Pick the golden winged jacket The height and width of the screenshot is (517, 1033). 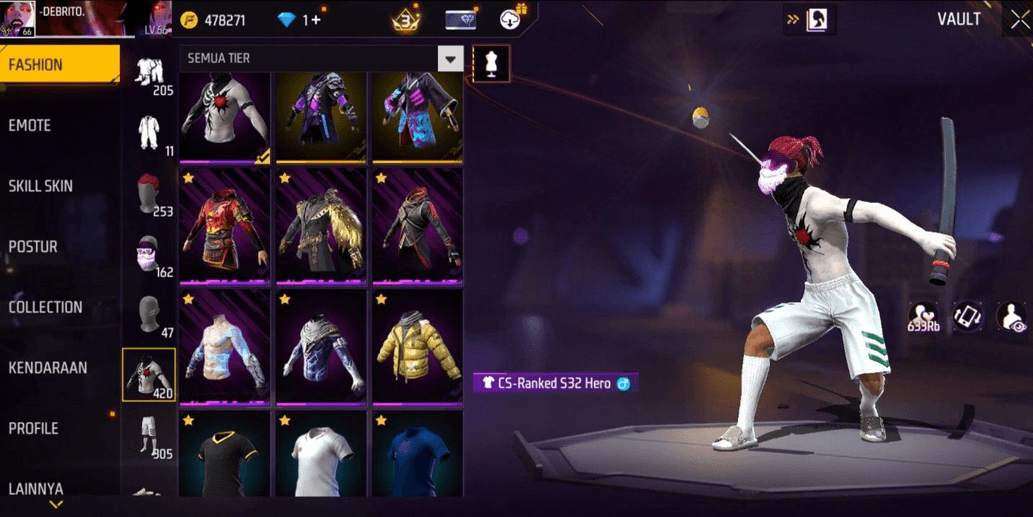pyautogui.click(x=321, y=227)
